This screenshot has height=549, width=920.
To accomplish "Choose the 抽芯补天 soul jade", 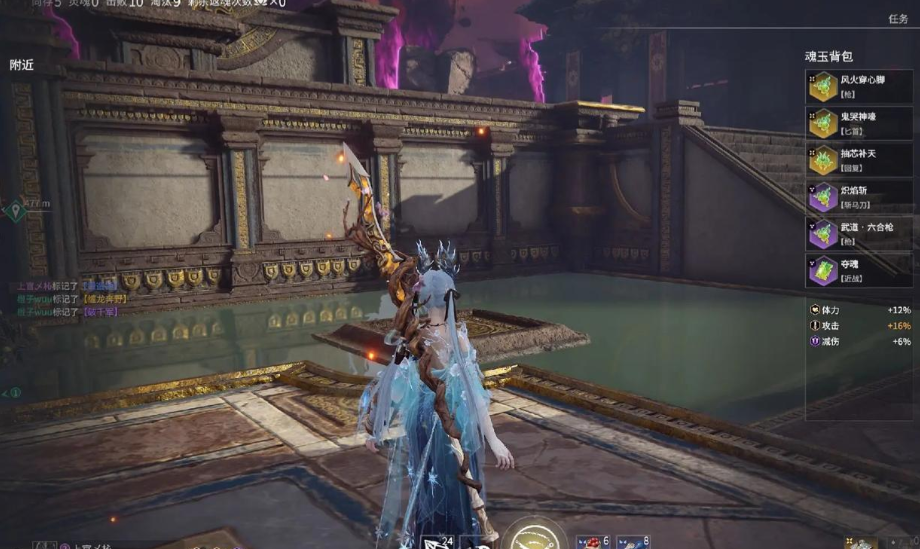I will click(x=858, y=160).
